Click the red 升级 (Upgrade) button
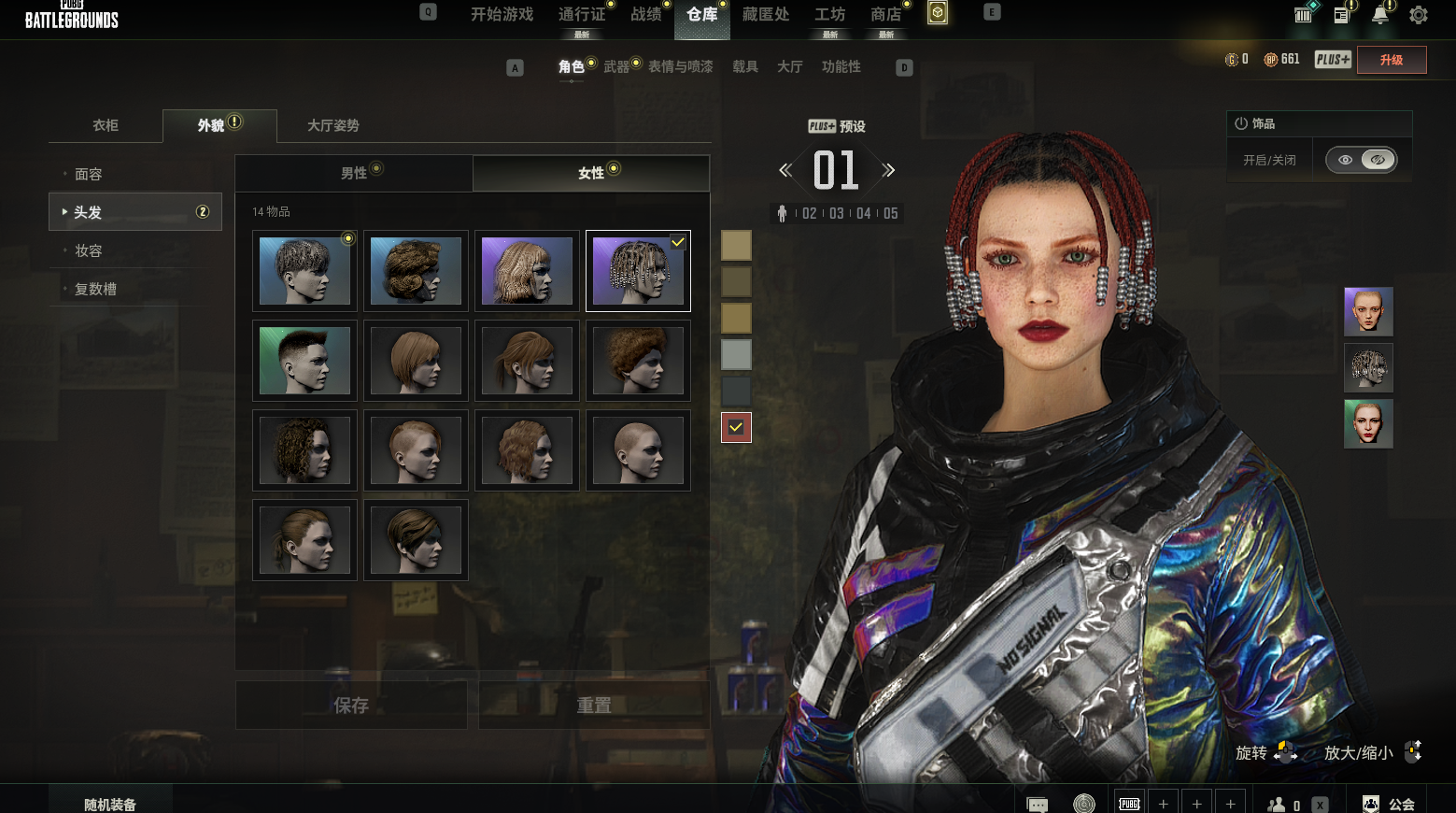 (1392, 60)
